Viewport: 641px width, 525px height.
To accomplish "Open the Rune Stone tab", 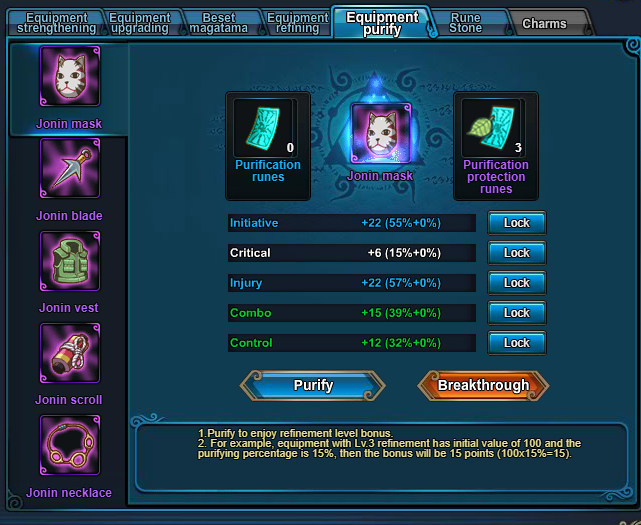I will coord(466,23).
